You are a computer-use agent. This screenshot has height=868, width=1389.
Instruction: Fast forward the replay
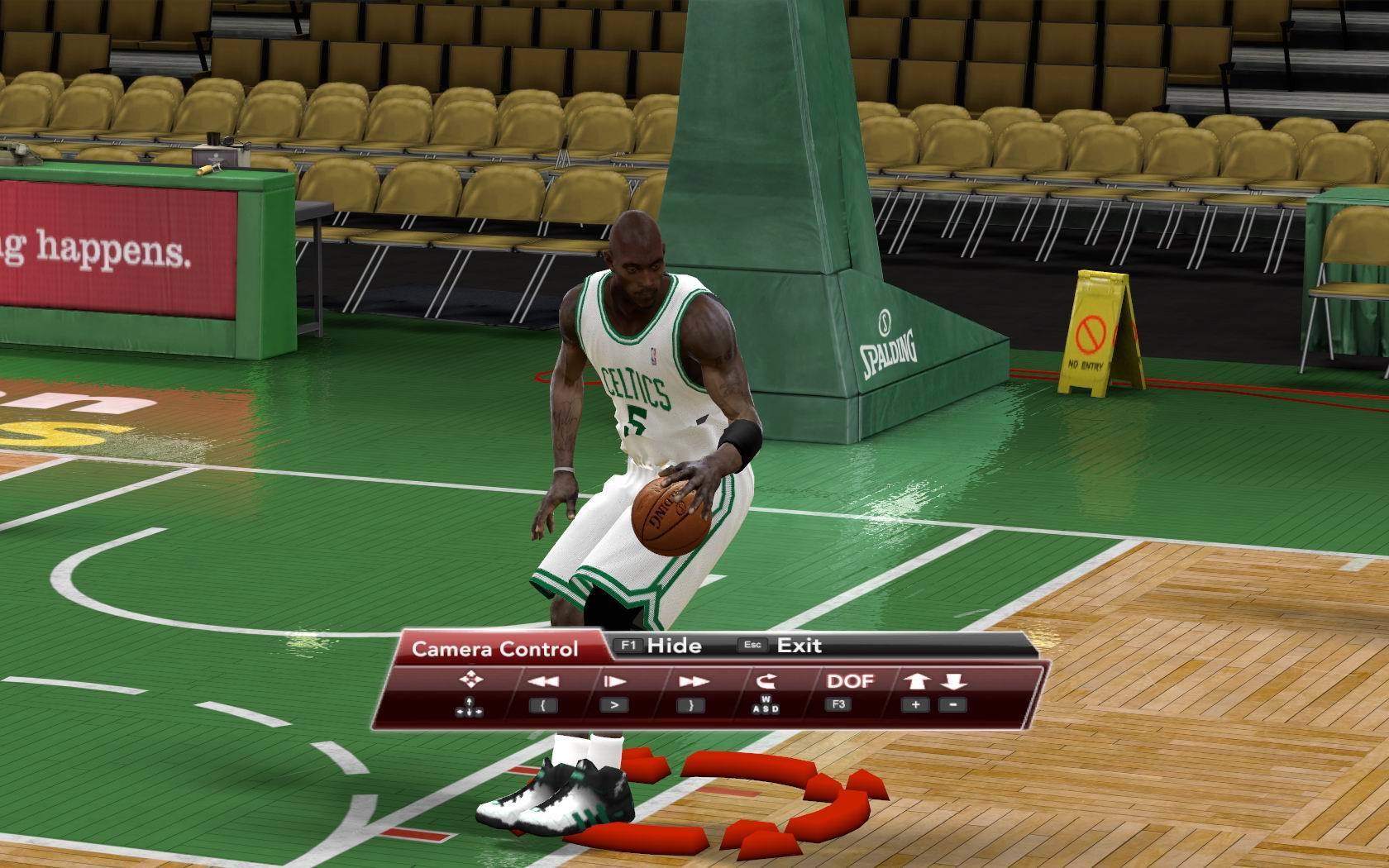692,681
